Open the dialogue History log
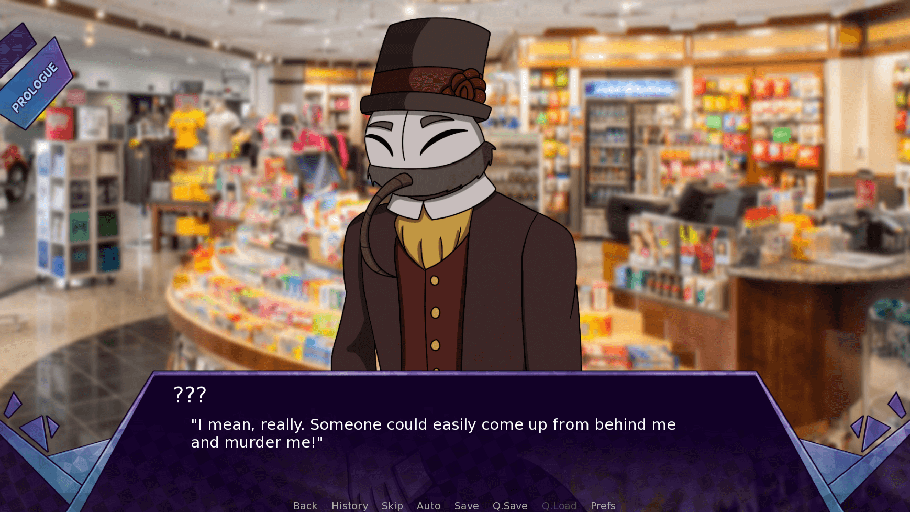The width and height of the screenshot is (910, 512). [349, 505]
